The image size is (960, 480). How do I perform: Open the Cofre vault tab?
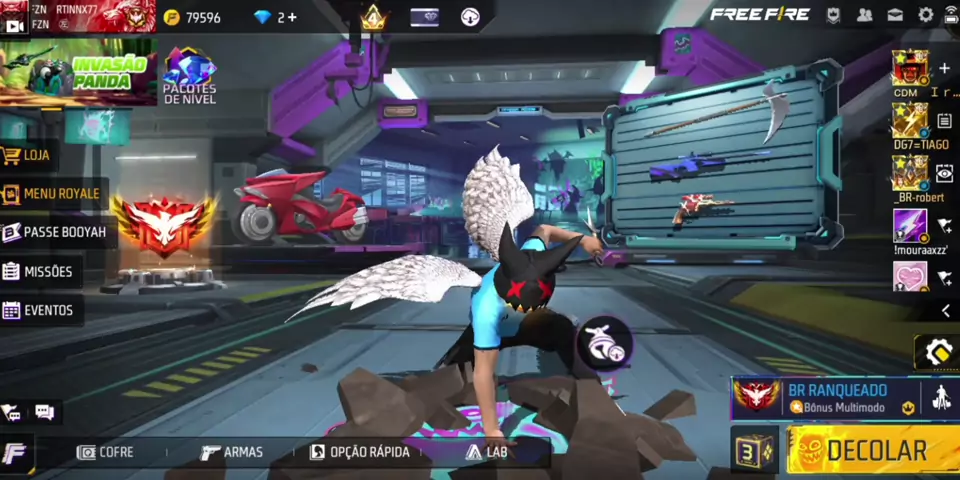(106, 452)
